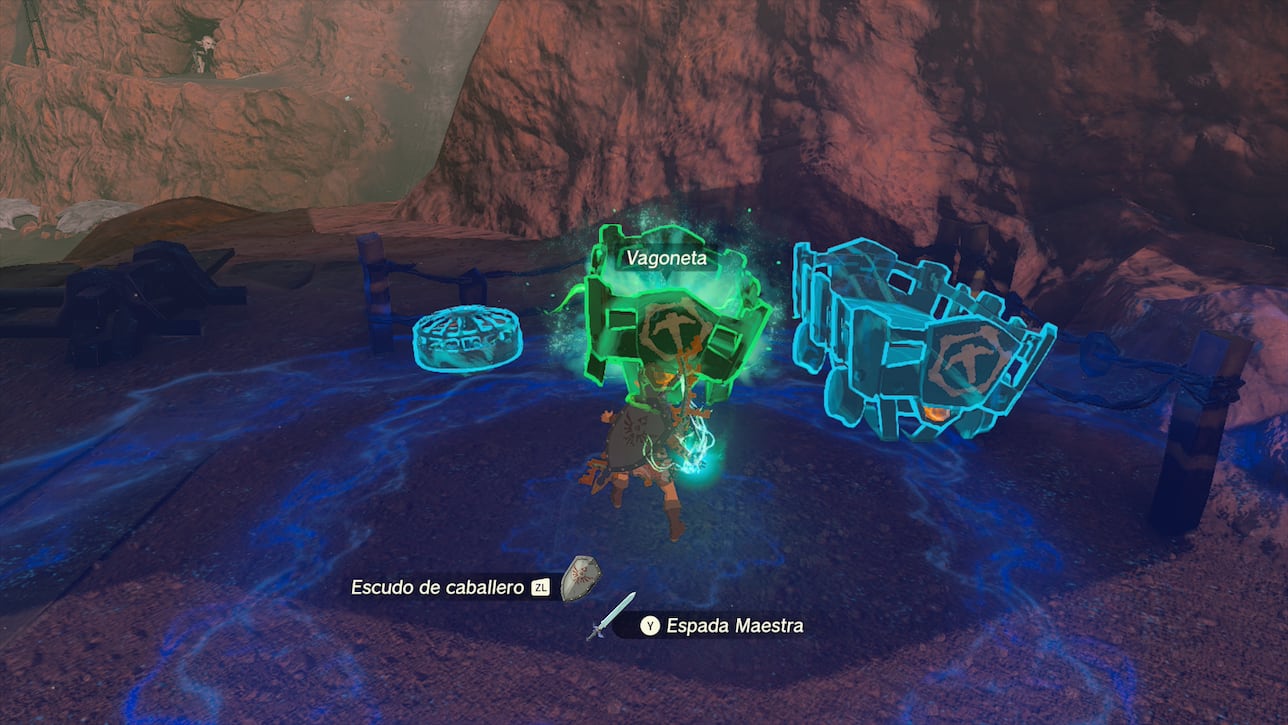
Task: Click the Espada Maestra text label
Action: click(x=735, y=624)
